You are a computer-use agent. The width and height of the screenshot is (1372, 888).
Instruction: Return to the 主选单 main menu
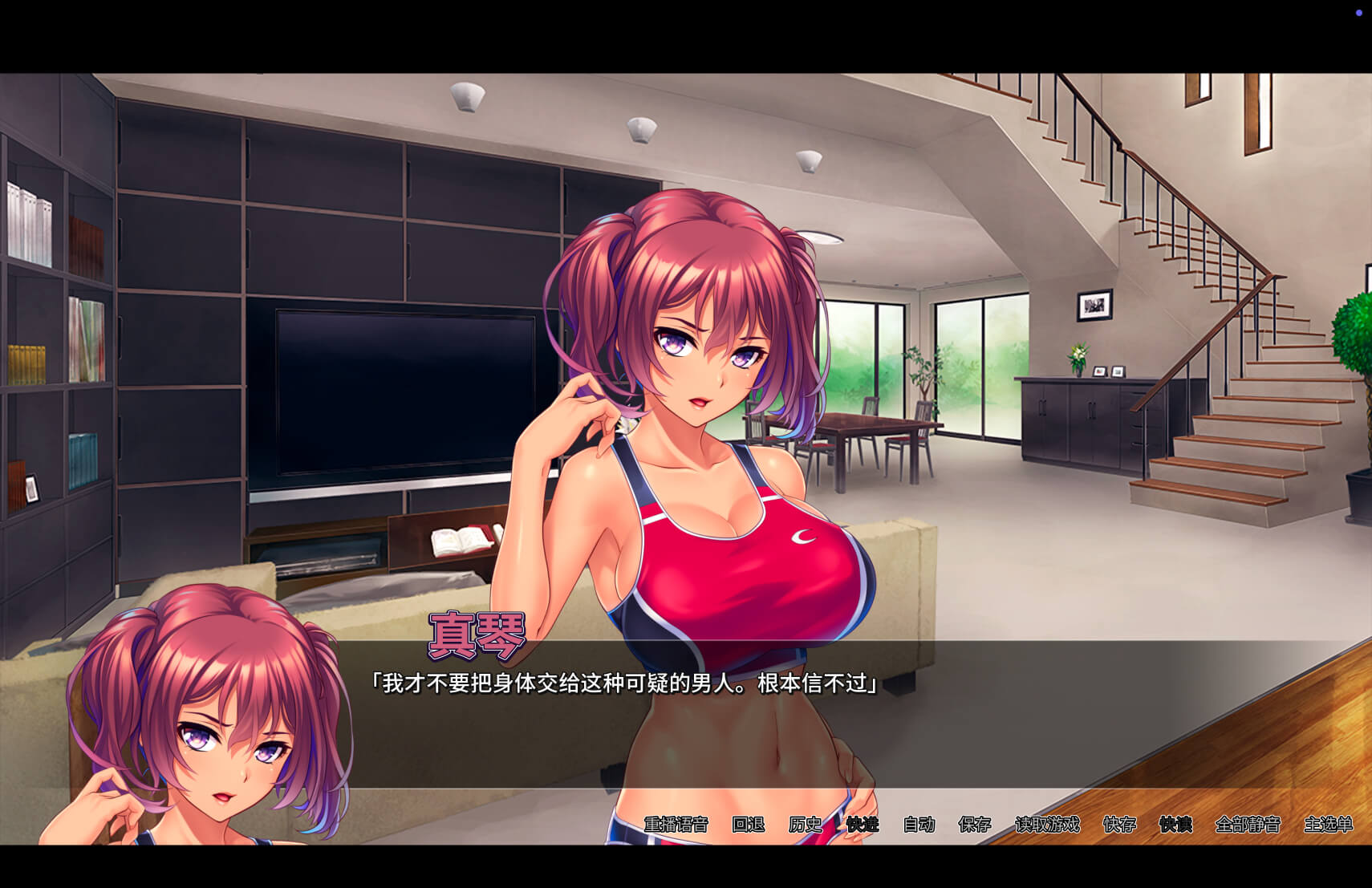[x=1328, y=824]
